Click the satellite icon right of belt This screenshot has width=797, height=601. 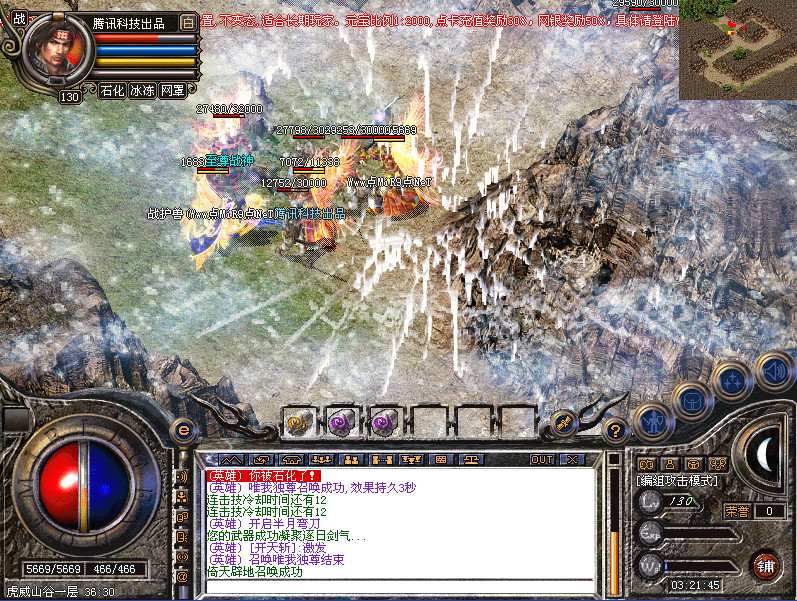(563, 423)
